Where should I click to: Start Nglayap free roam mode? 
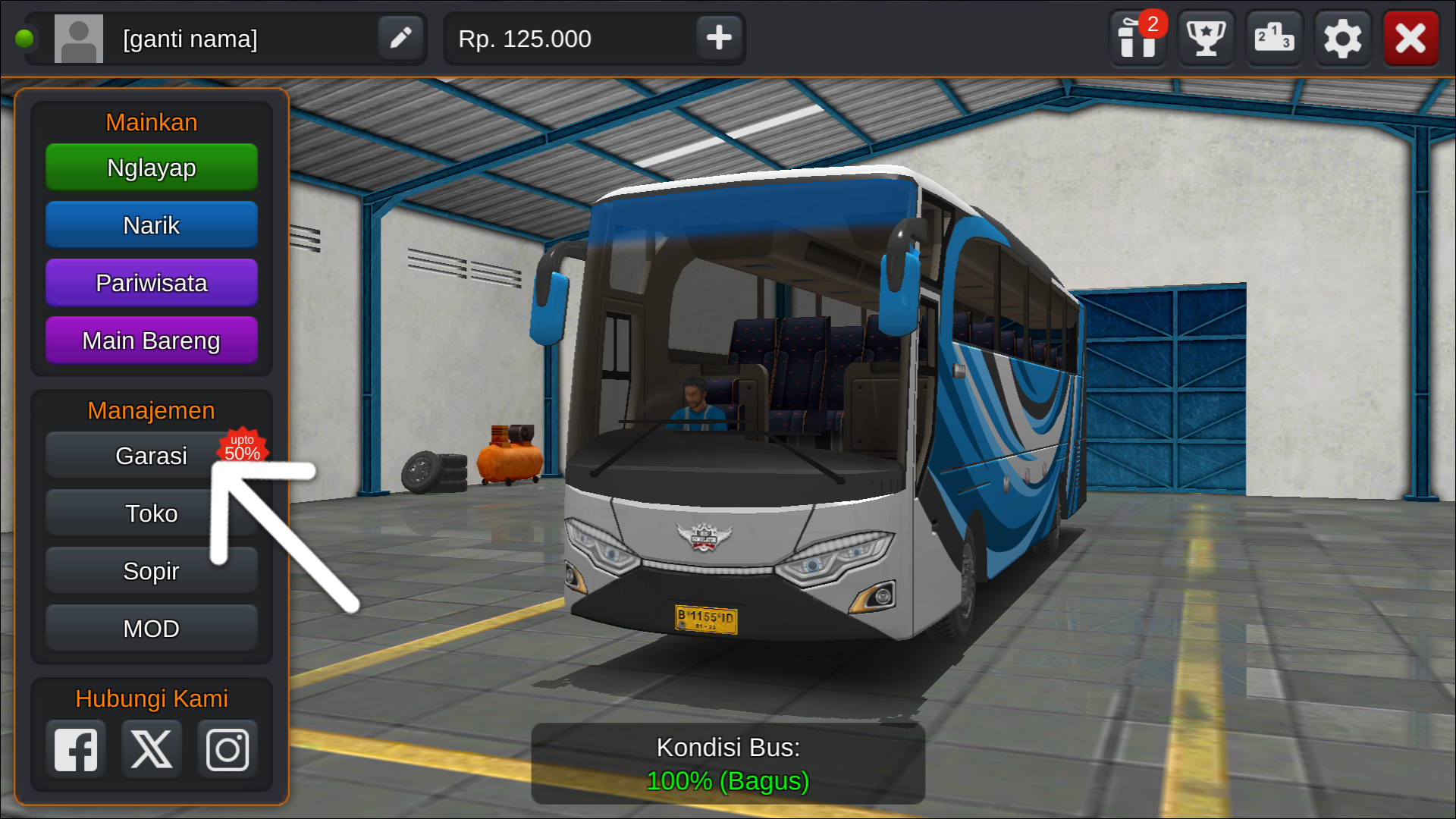[151, 167]
